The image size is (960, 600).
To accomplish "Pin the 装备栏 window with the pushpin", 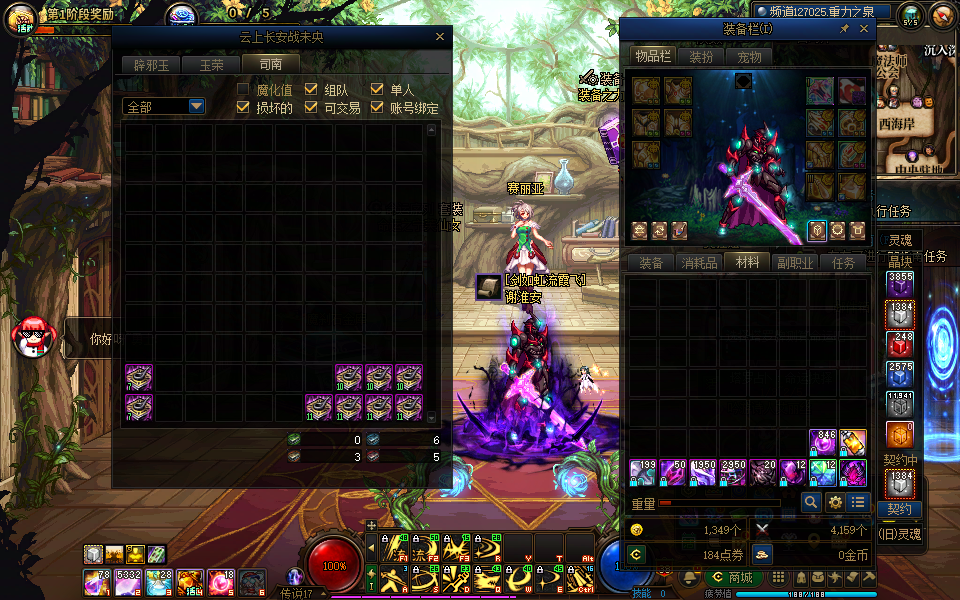I will [845, 29].
